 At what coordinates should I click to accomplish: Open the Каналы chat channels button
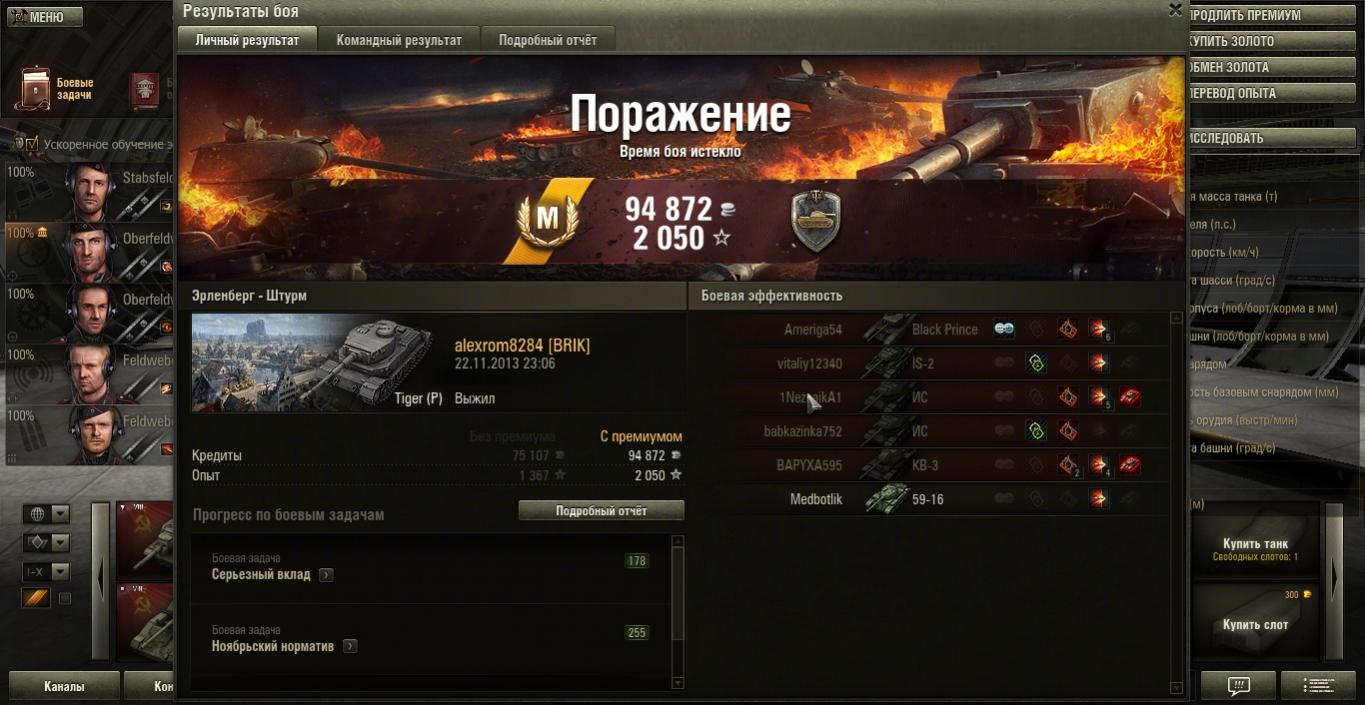64,687
